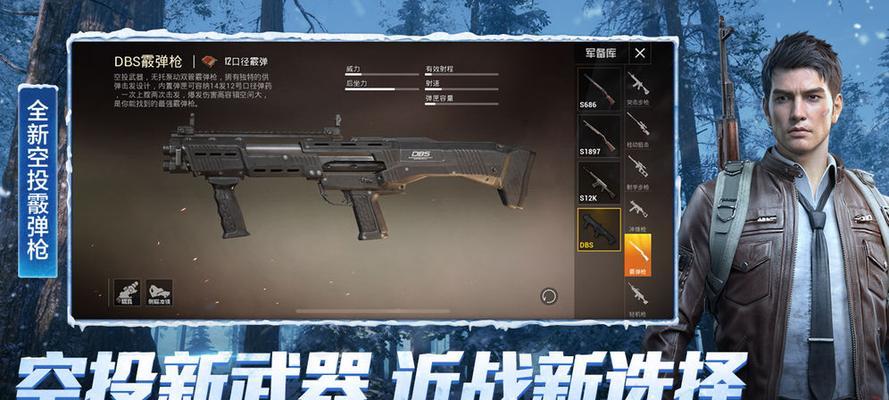Select the canted sight attachment icon
Screen dimensions: 889x400
pos(159,292)
